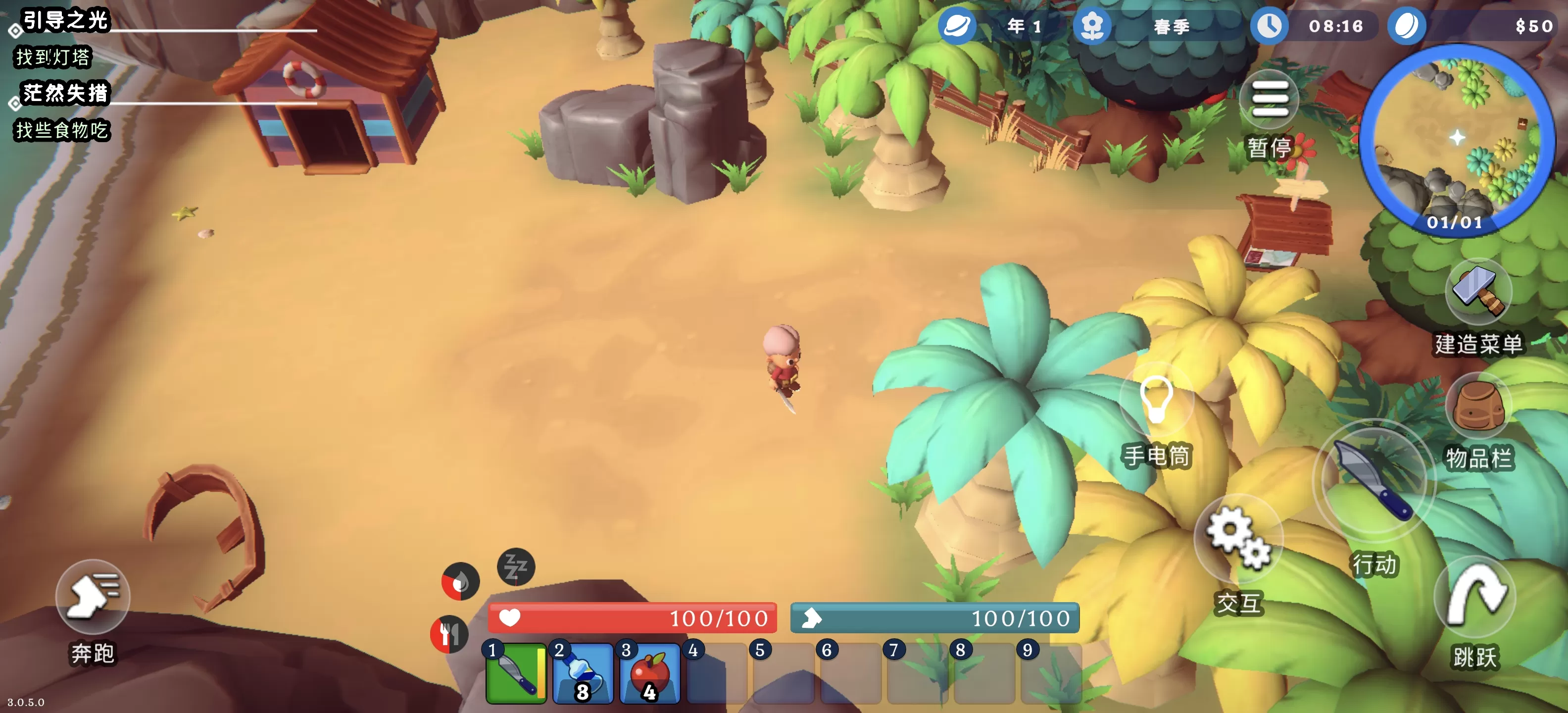Select the machete in hotbar slot 1
The width and height of the screenshot is (1568, 713).
point(516,673)
